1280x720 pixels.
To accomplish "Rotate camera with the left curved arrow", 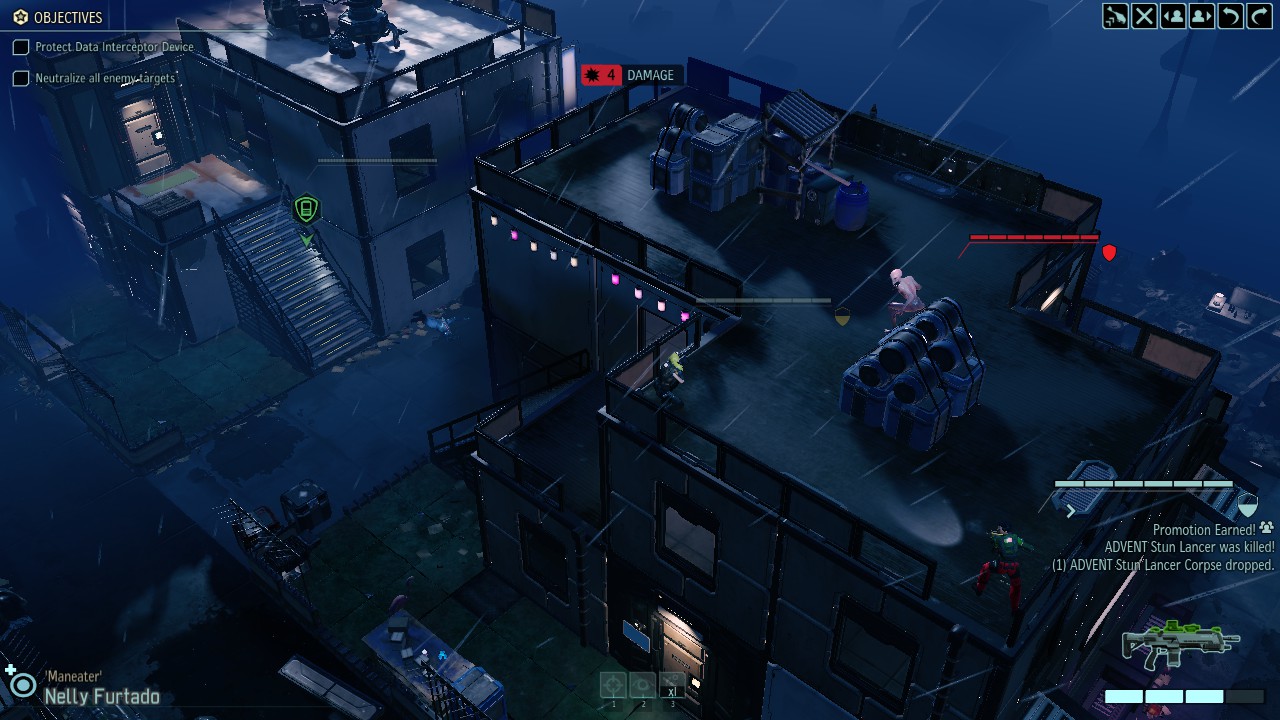I will pos(1231,16).
